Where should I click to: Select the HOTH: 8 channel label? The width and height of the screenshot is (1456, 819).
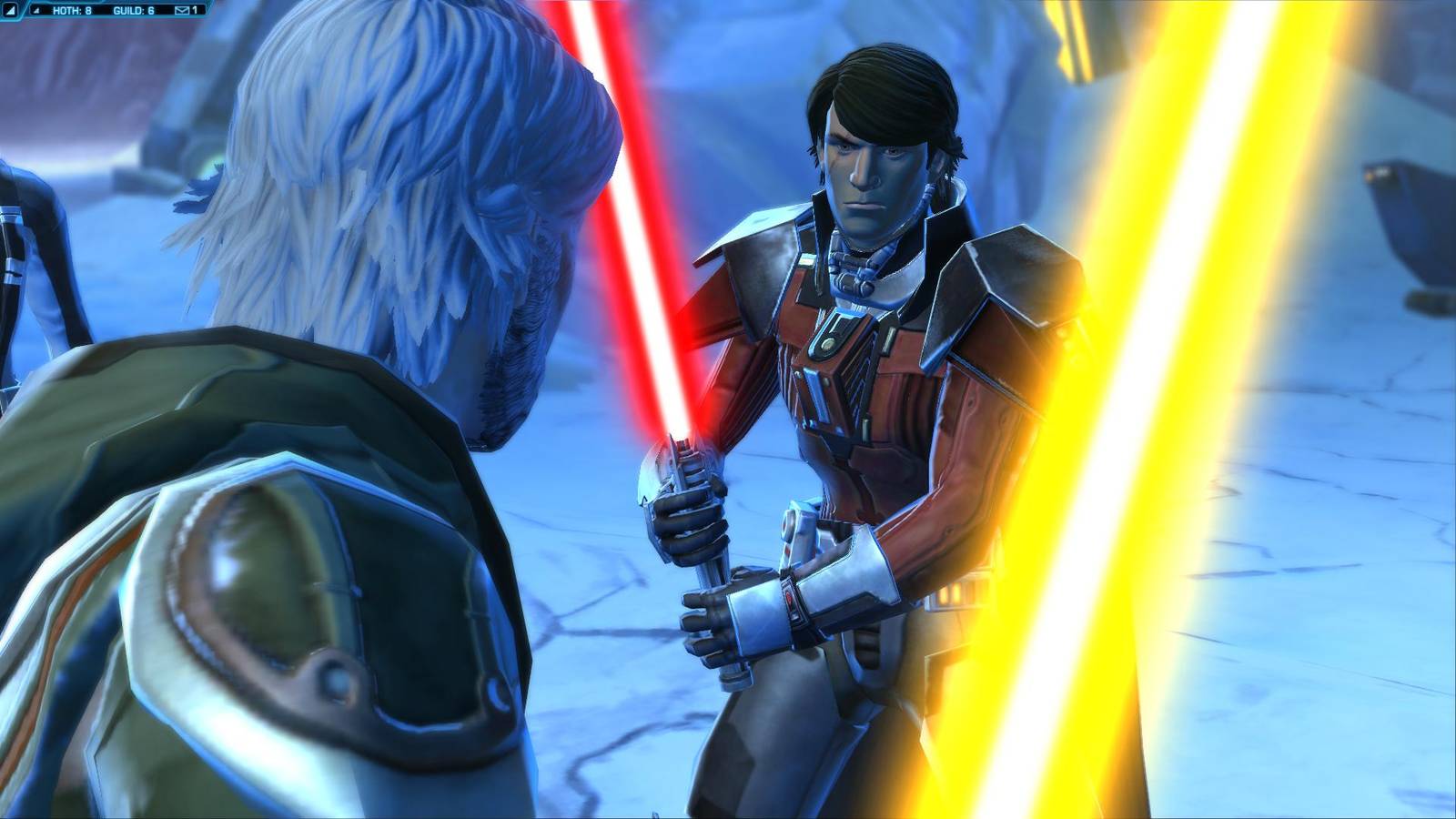point(73,8)
